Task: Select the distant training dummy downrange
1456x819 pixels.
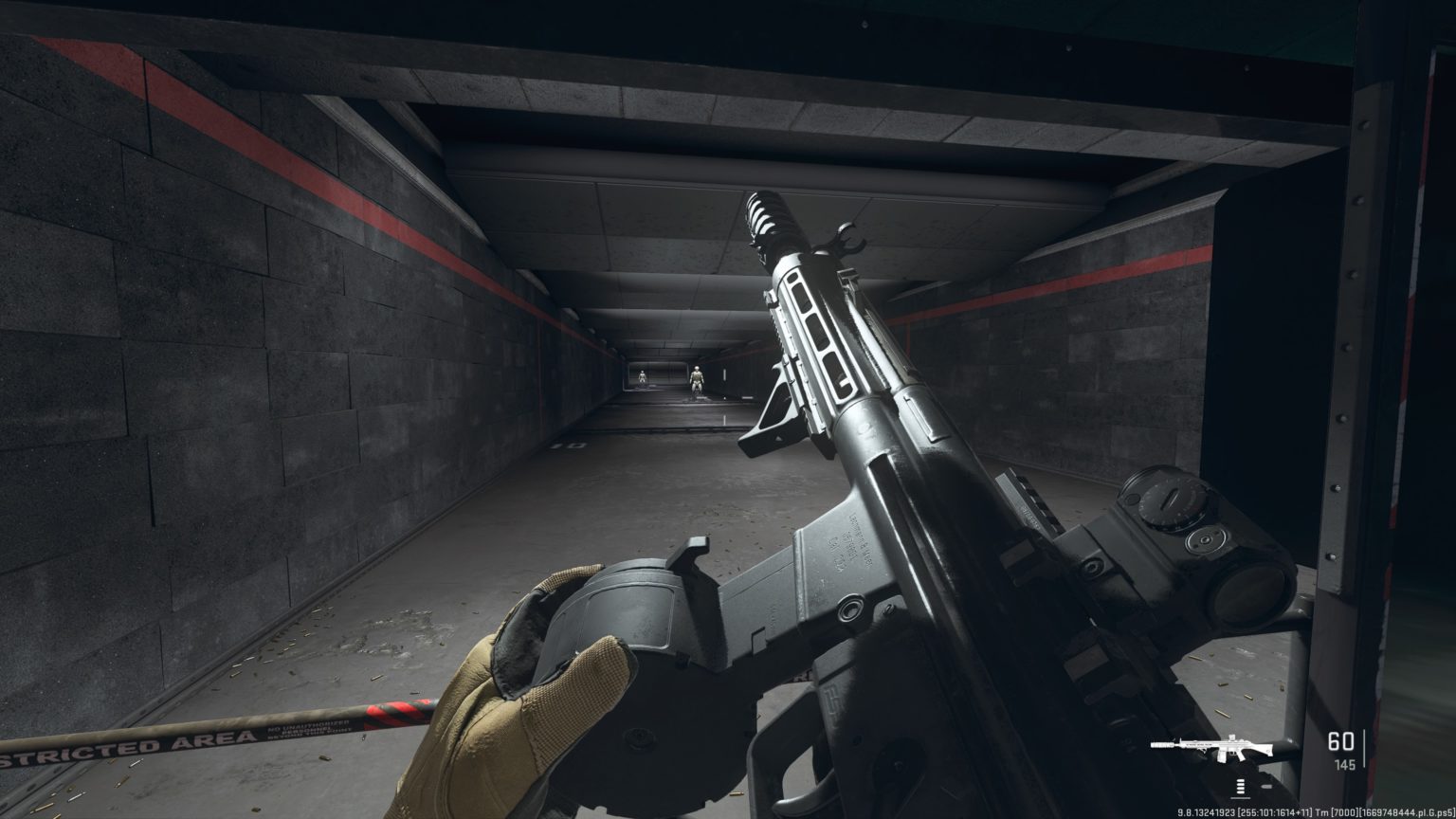Action: click(641, 376)
